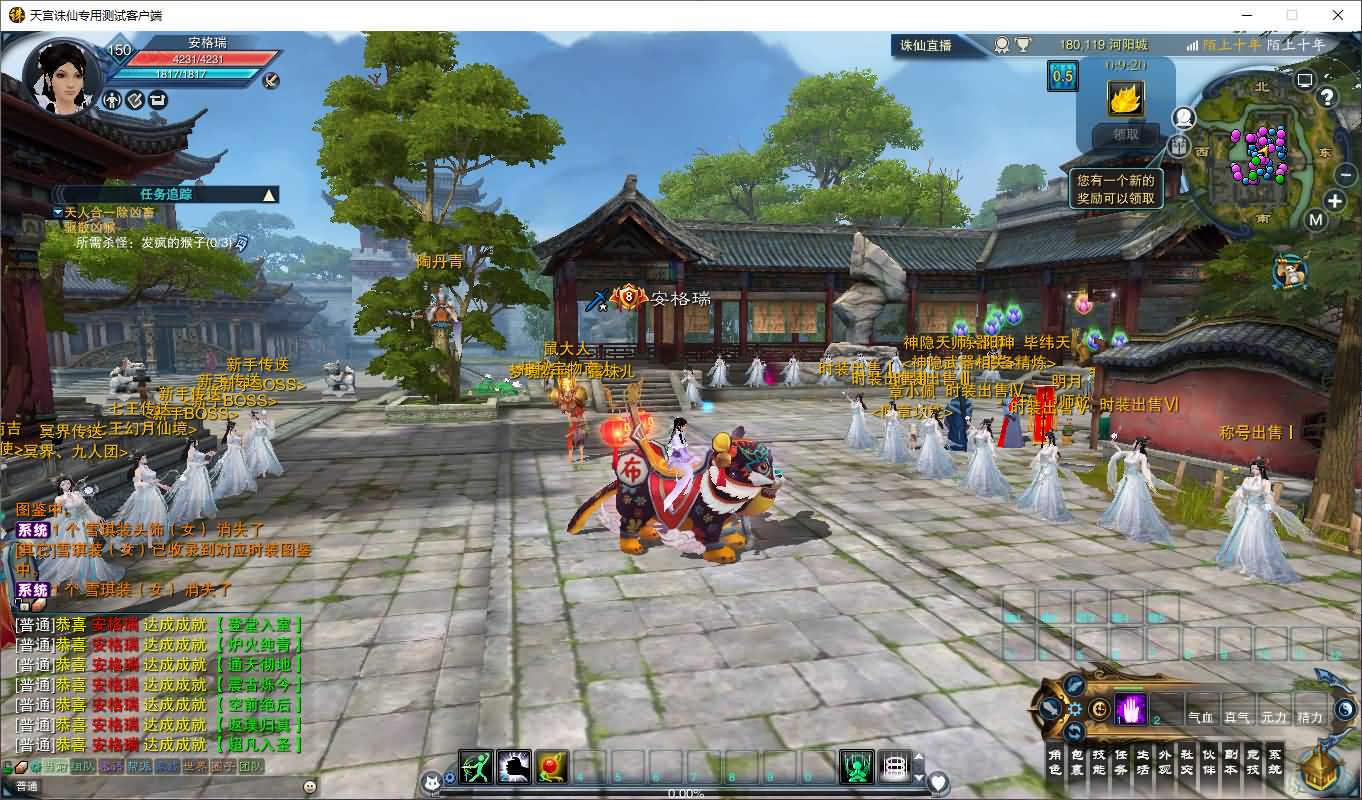This screenshot has width=1362, height=800.
Task: Click the minimap question mark help button
Action: pyautogui.click(x=1327, y=97)
